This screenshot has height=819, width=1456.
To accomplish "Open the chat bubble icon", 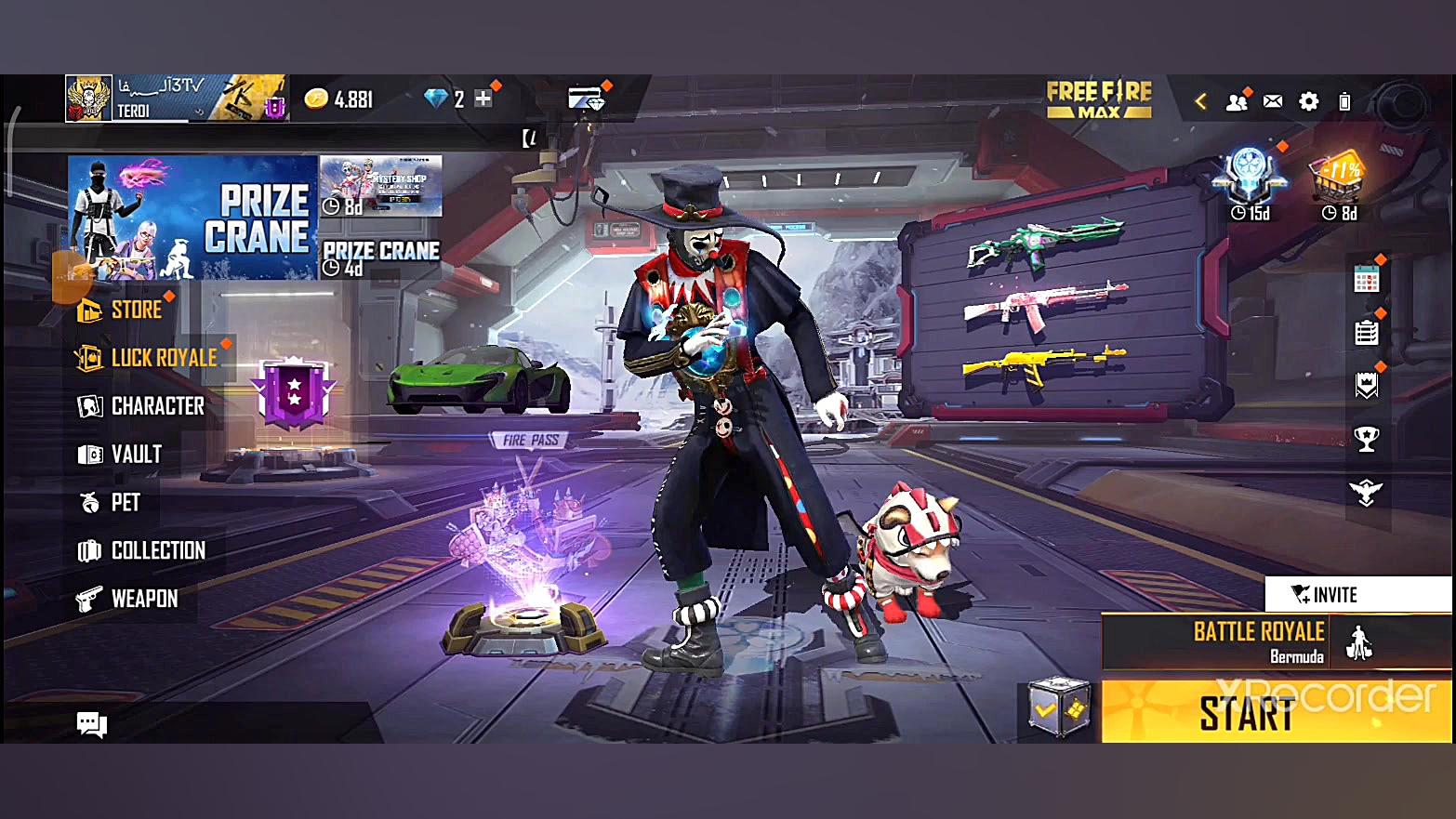I will click(91, 724).
